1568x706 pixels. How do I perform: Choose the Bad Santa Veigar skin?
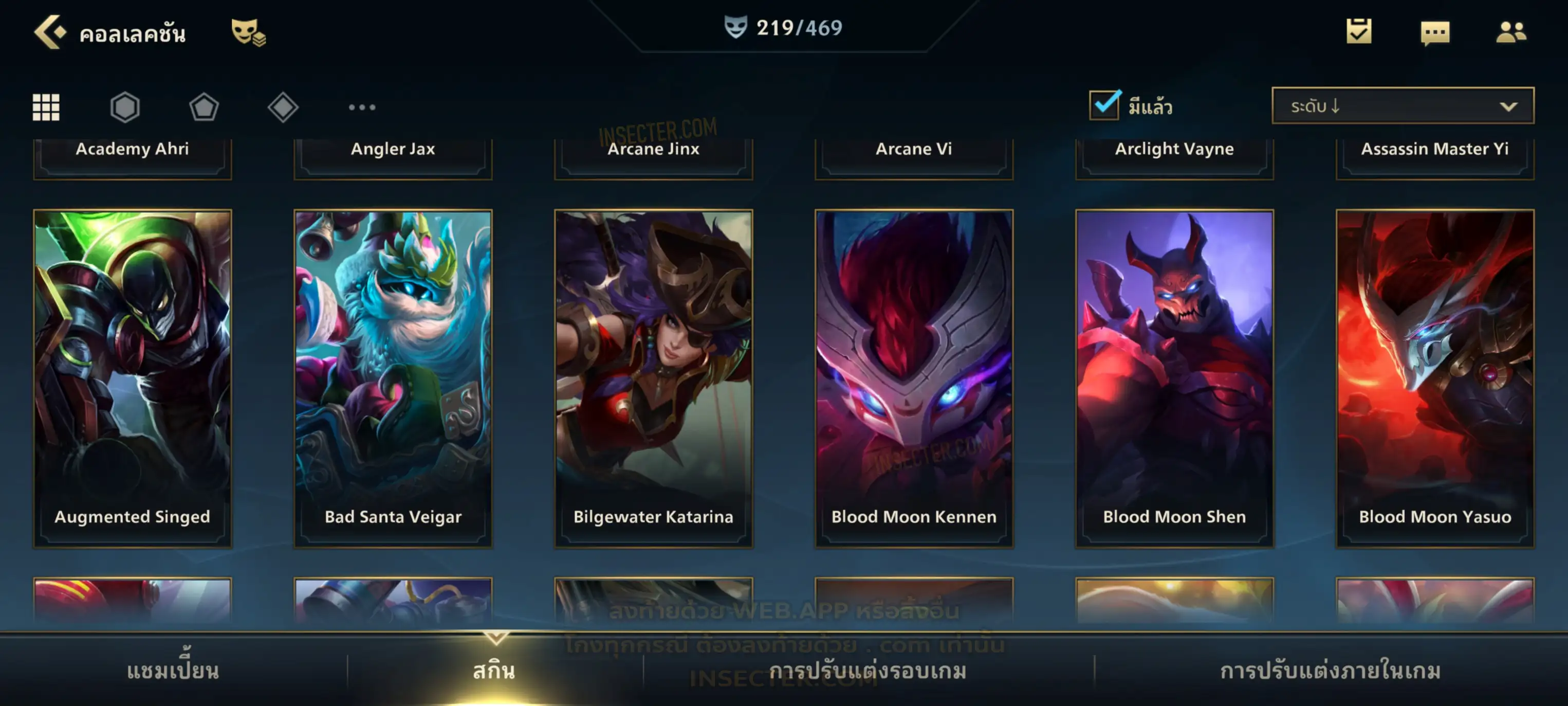pos(393,377)
